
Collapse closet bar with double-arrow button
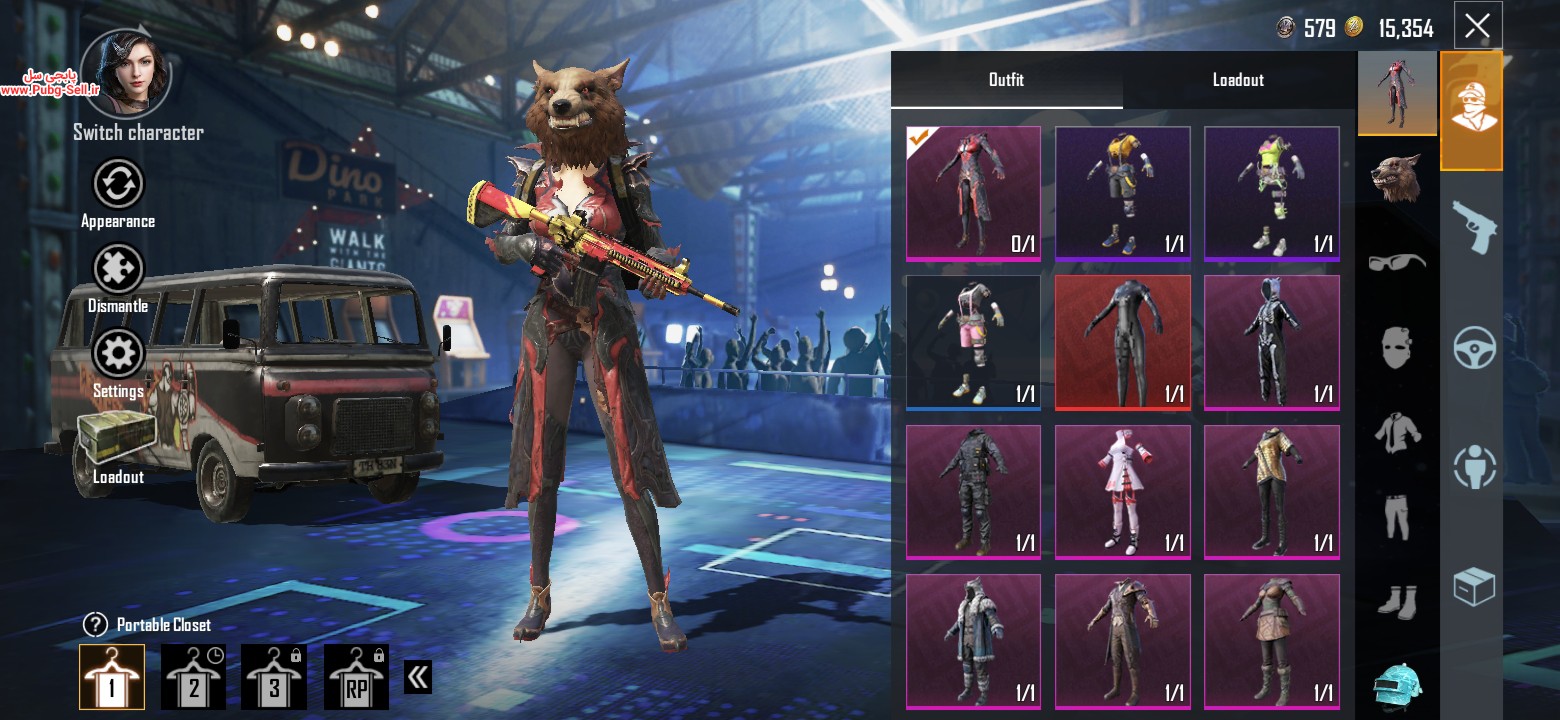(x=418, y=677)
